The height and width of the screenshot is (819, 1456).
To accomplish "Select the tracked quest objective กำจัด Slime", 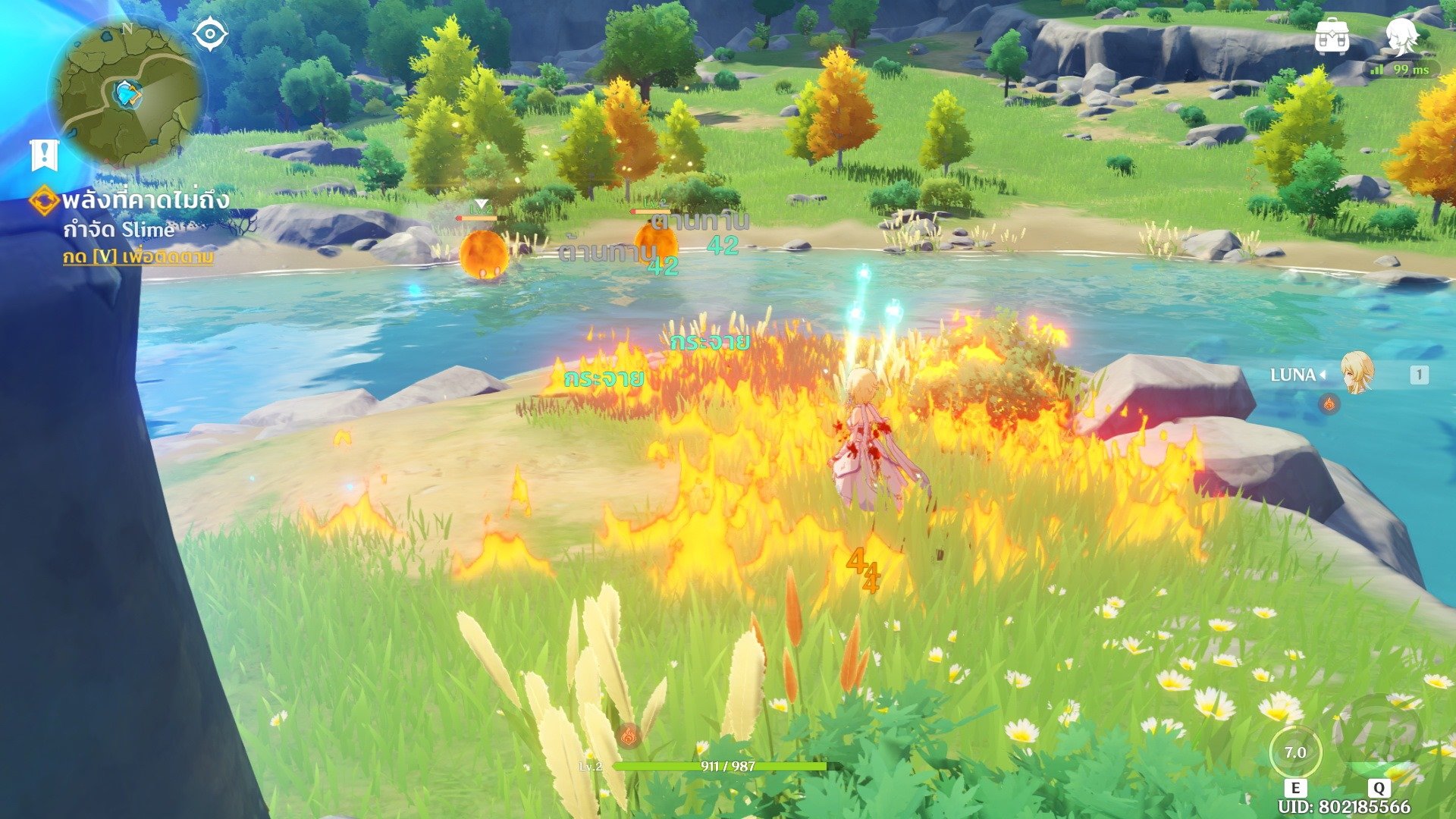I will (x=118, y=229).
